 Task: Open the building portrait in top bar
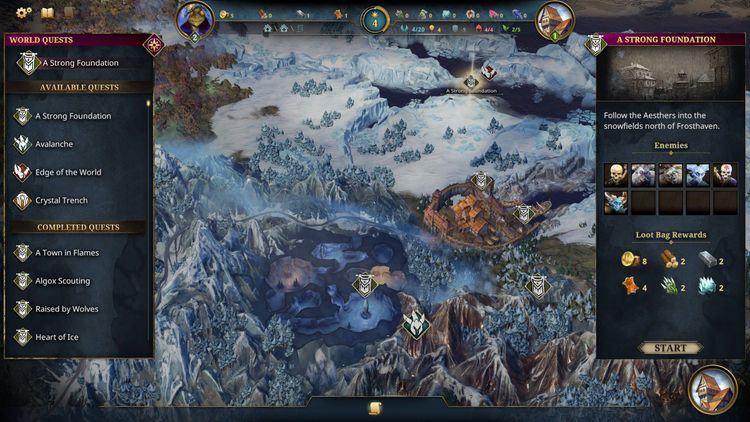point(555,20)
